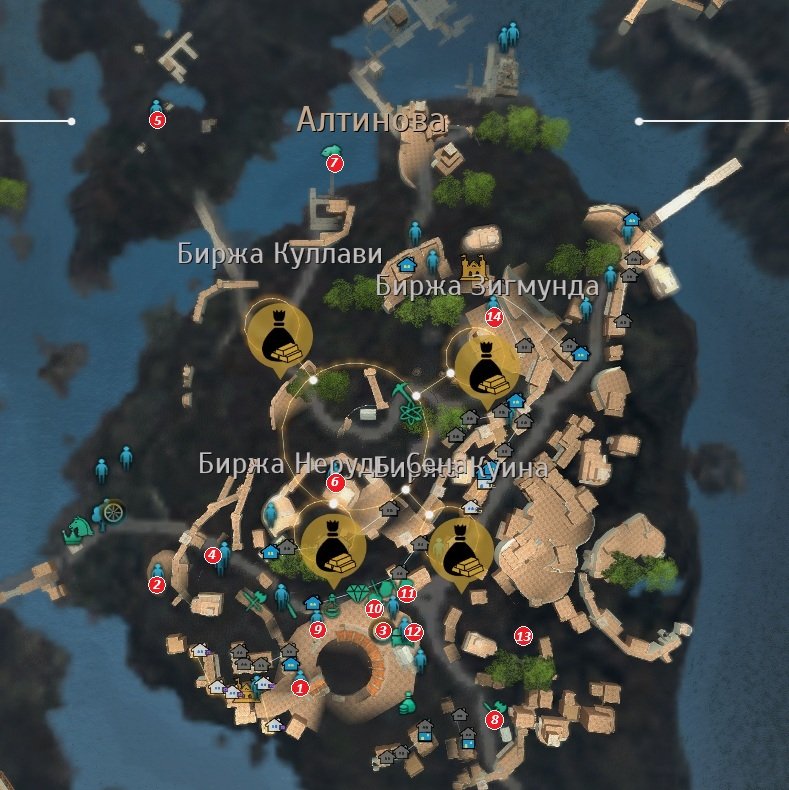
Task: Select red map marker number 1
Action: [x=301, y=687]
